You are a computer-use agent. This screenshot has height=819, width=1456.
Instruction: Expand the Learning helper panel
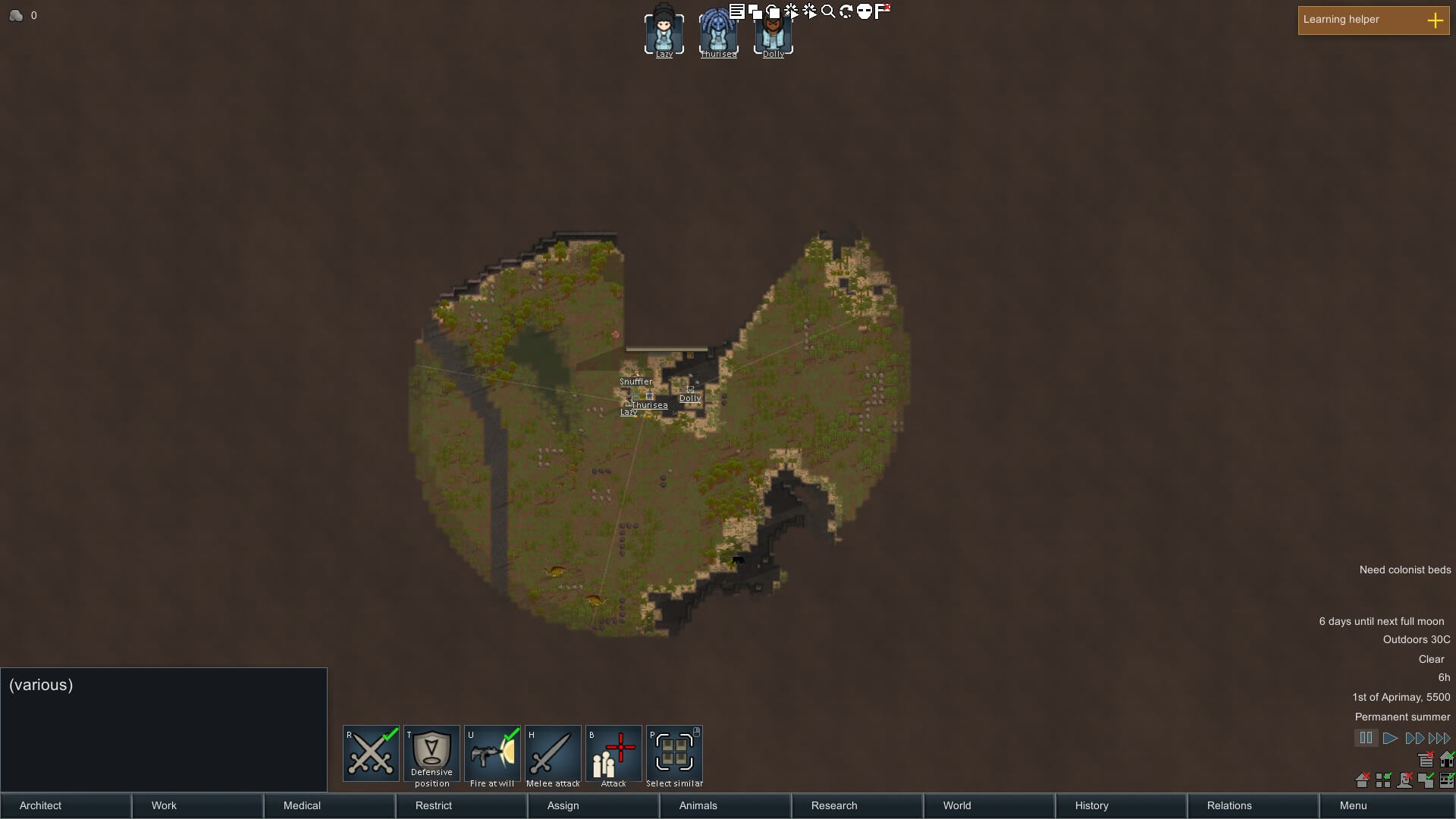pos(1435,20)
